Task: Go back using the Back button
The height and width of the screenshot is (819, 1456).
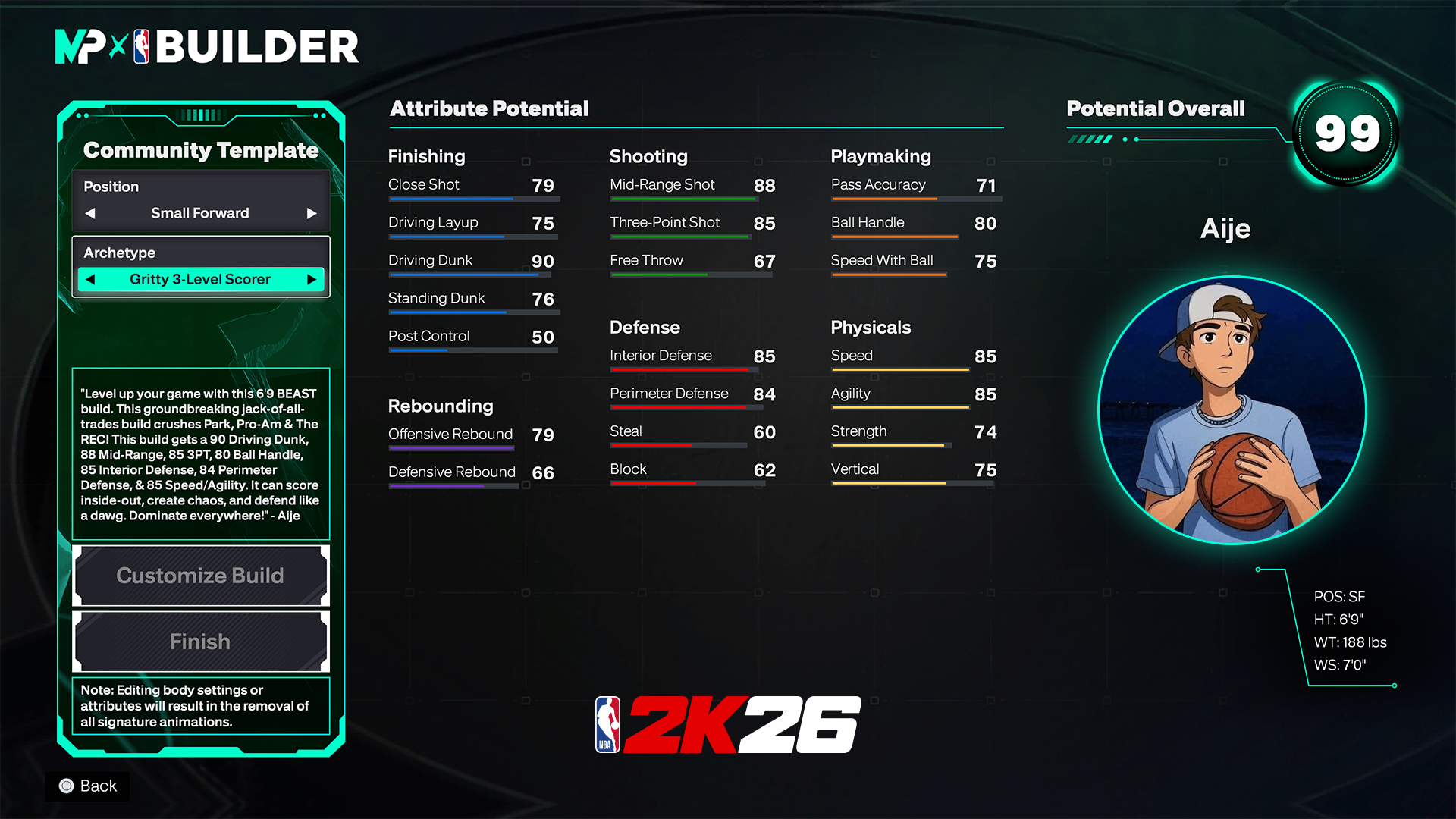Action: pos(88,786)
